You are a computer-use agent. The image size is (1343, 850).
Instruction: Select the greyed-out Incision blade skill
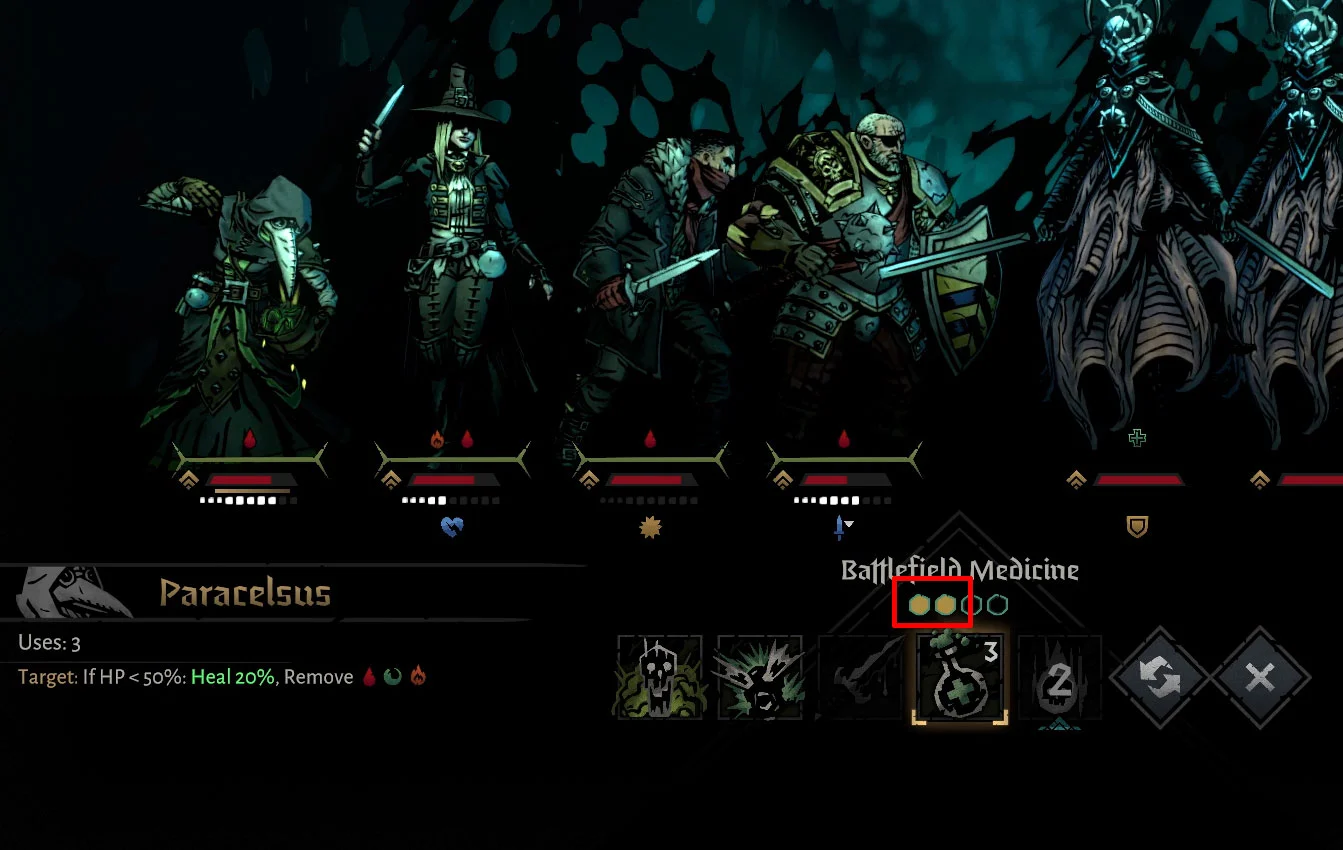(x=860, y=678)
